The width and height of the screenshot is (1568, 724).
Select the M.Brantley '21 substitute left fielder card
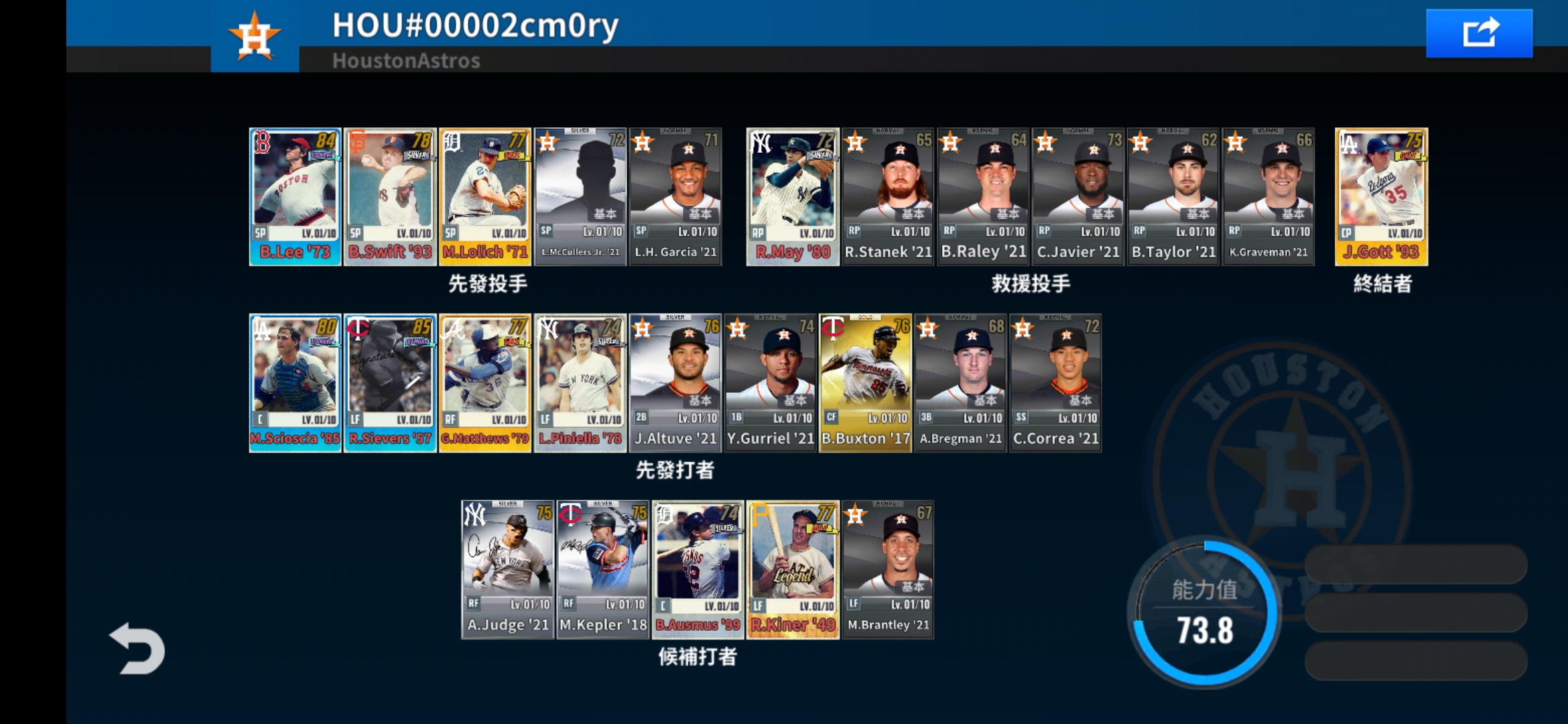pyautogui.click(x=887, y=570)
